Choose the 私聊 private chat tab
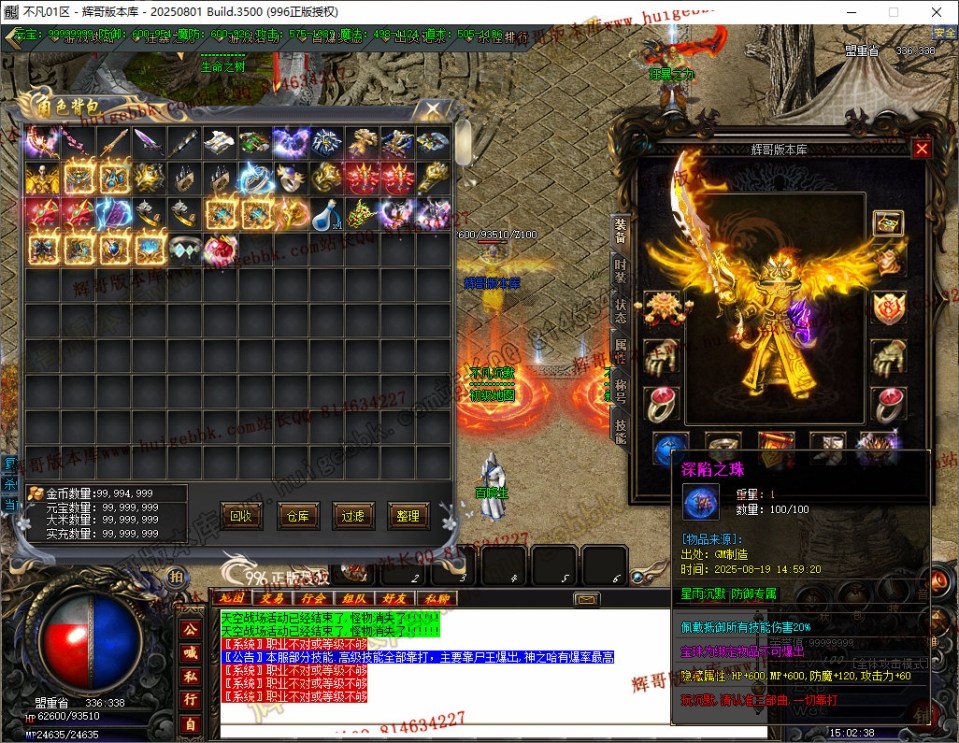 coord(436,598)
